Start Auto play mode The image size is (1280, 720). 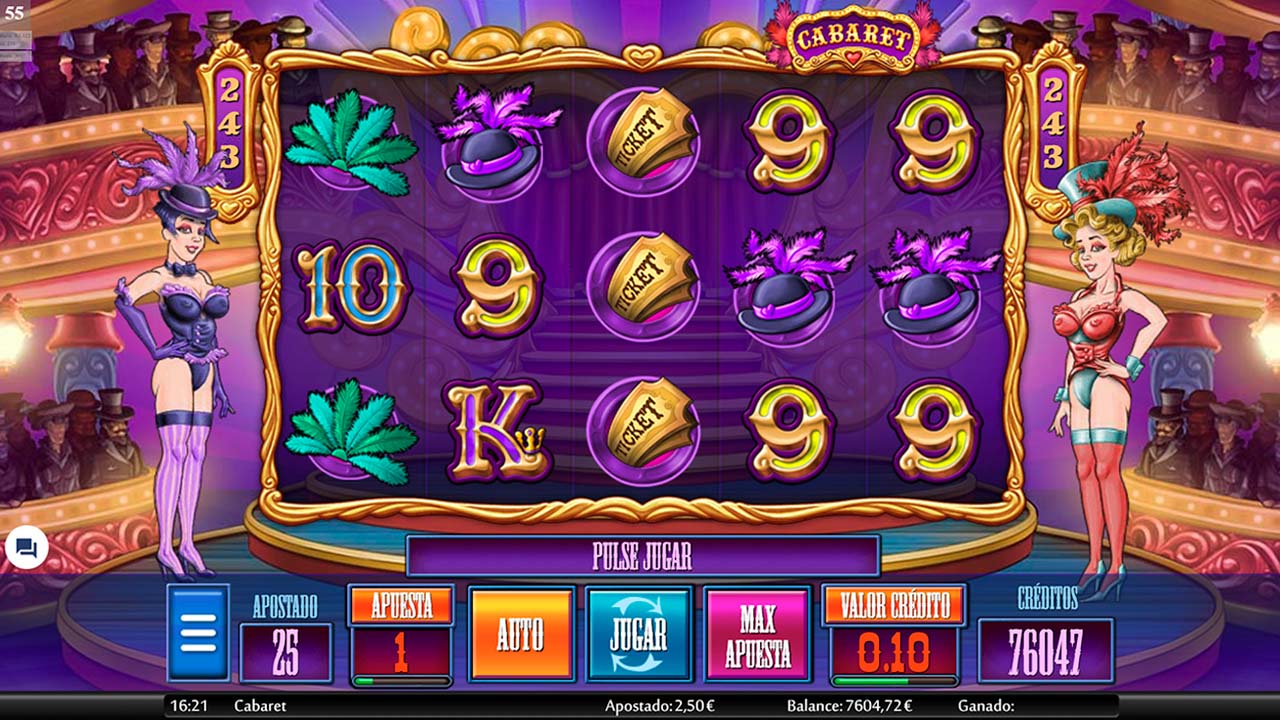click(521, 633)
